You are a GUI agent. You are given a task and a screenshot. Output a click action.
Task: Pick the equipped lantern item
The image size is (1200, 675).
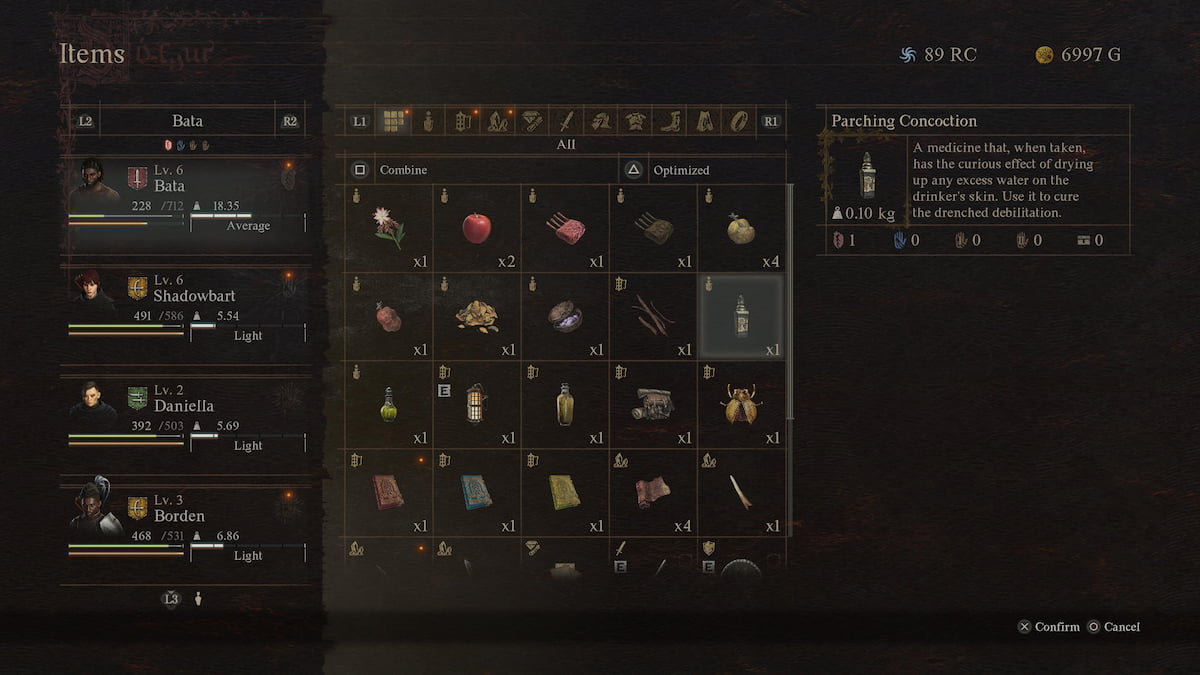pos(477,405)
